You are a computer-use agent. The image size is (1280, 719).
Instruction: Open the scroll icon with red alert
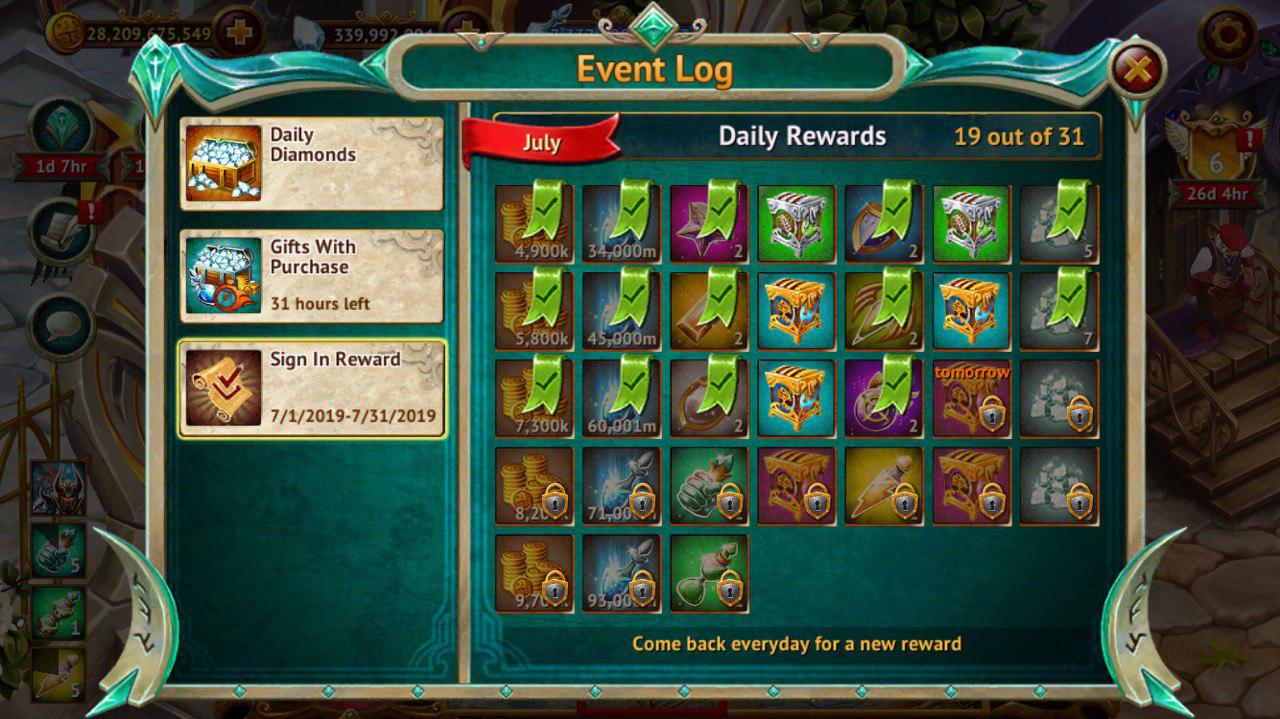(x=61, y=228)
